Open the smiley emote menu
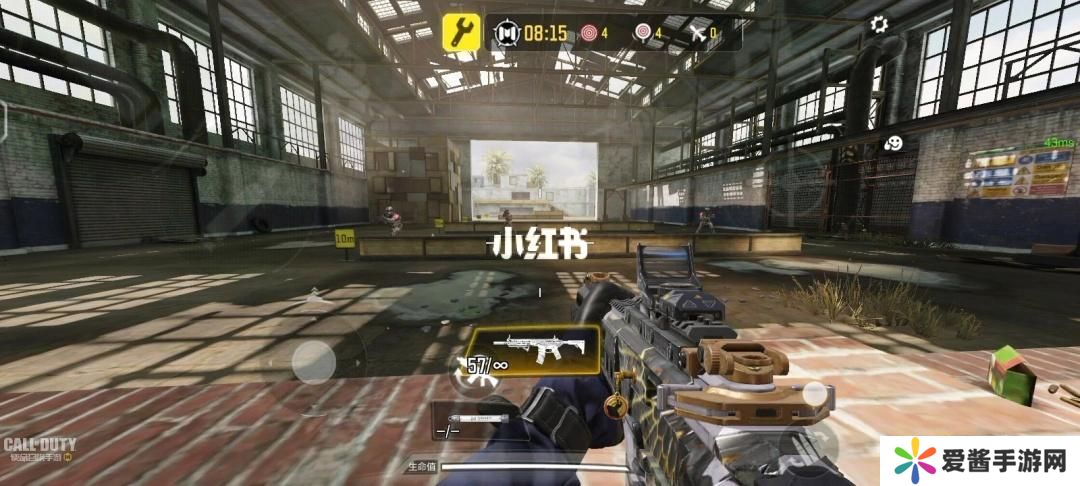 [895, 143]
